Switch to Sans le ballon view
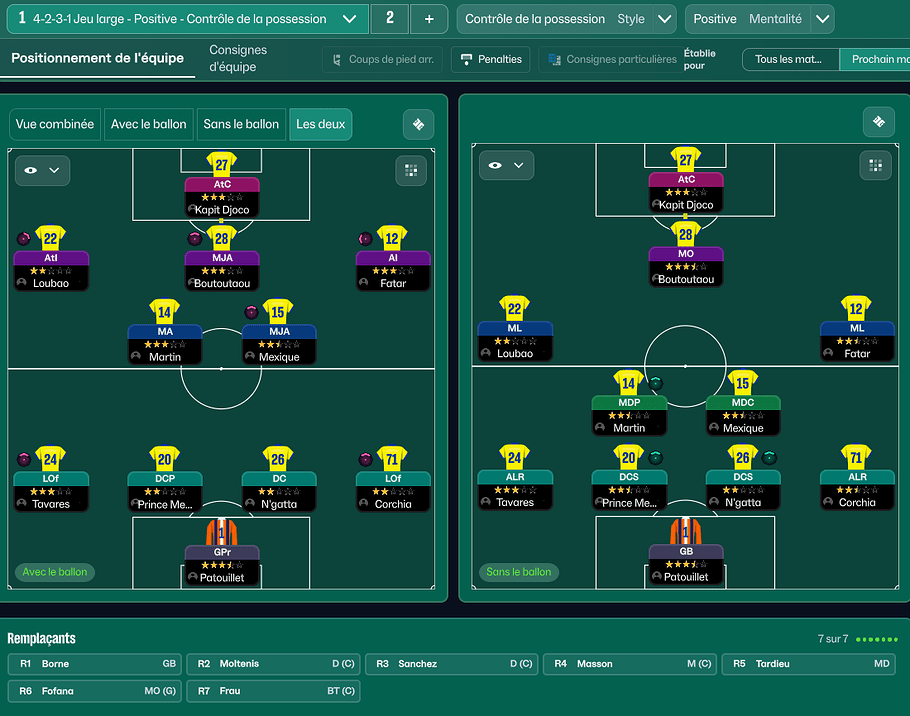The width and height of the screenshot is (910, 716). click(x=241, y=124)
